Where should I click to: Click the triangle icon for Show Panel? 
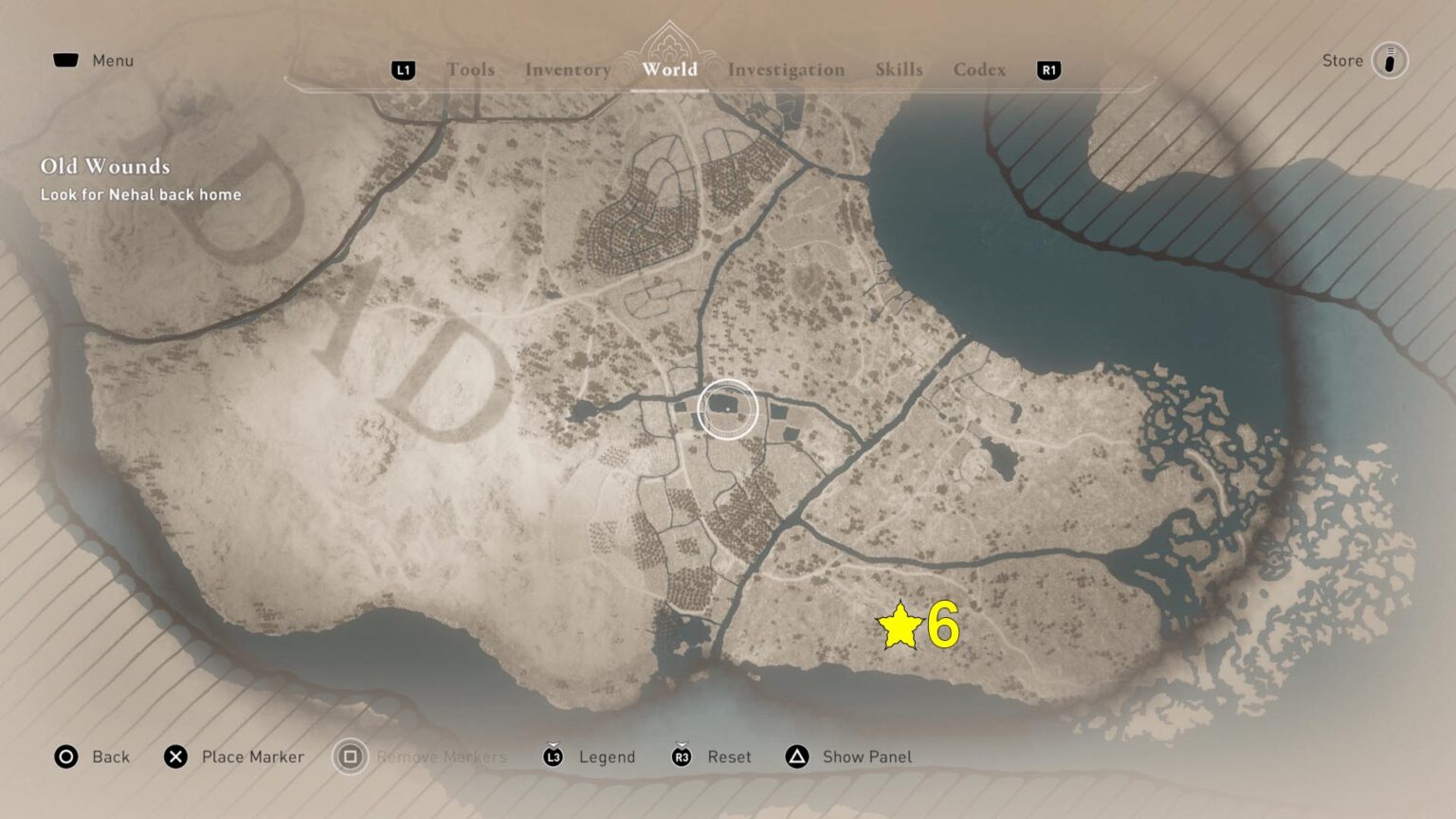click(x=795, y=756)
